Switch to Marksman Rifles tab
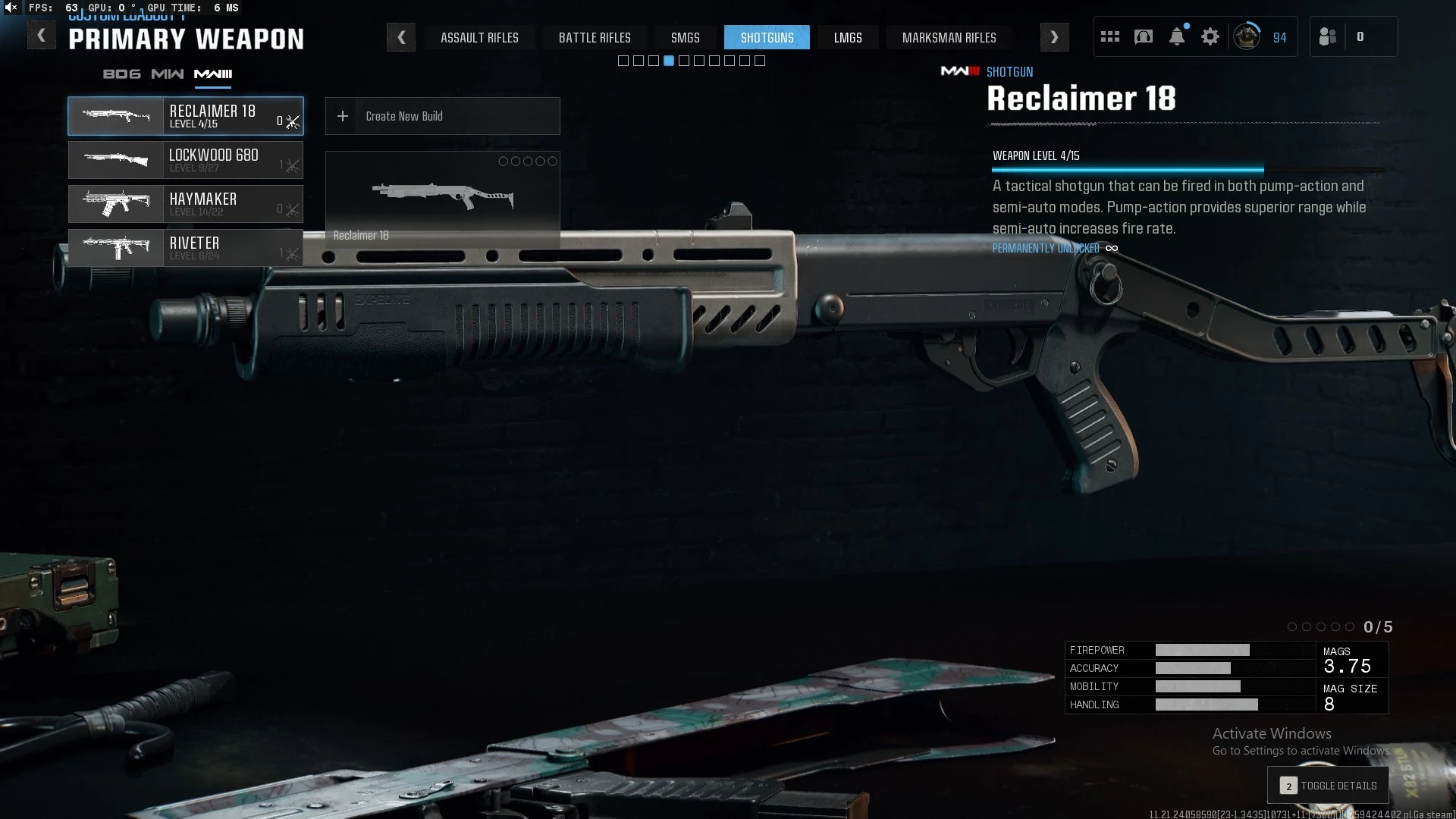The width and height of the screenshot is (1456, 819). pyautogui.click(x=949, y=37)
